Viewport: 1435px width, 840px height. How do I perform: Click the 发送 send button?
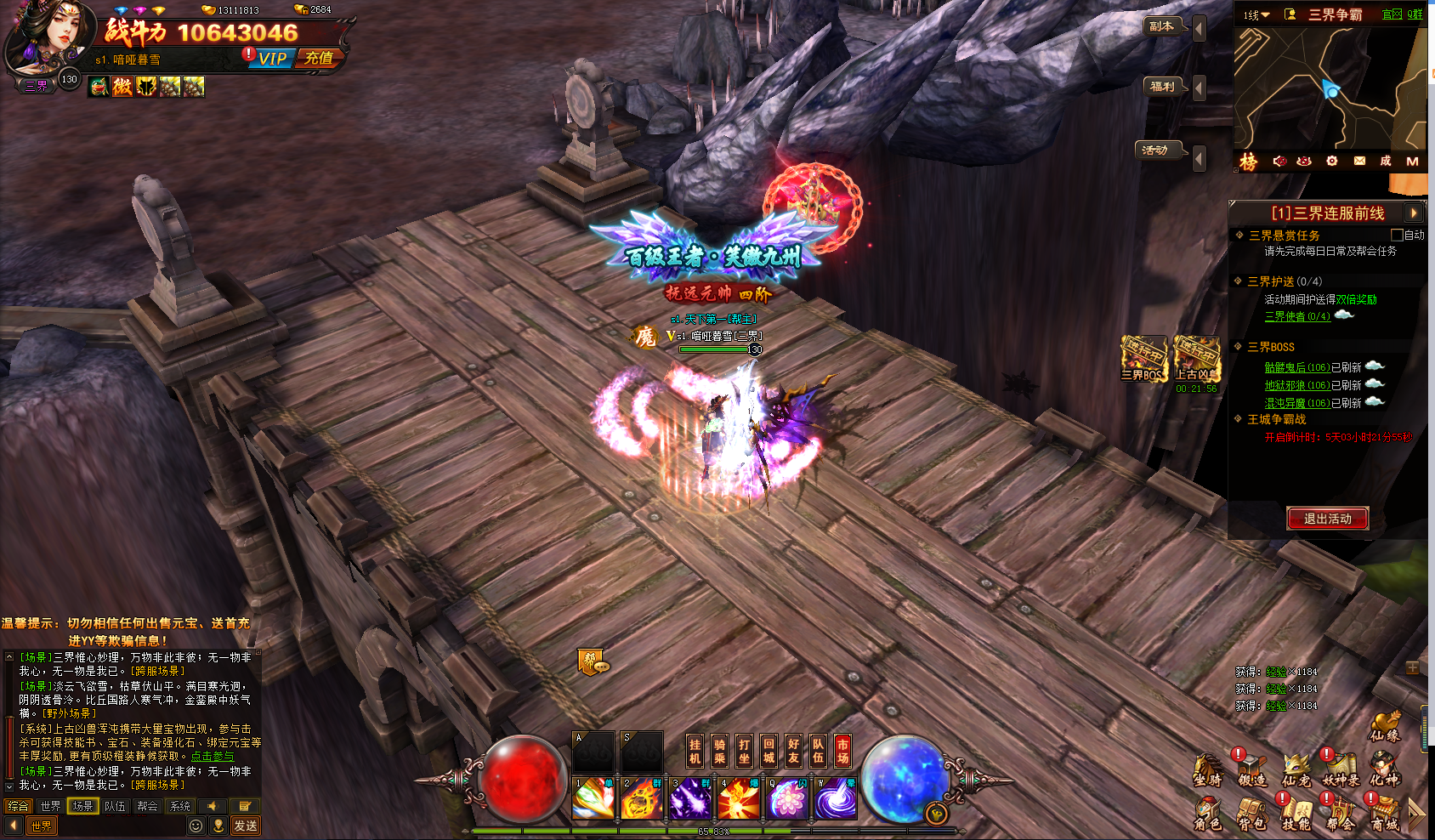click(x=246, y=826)
